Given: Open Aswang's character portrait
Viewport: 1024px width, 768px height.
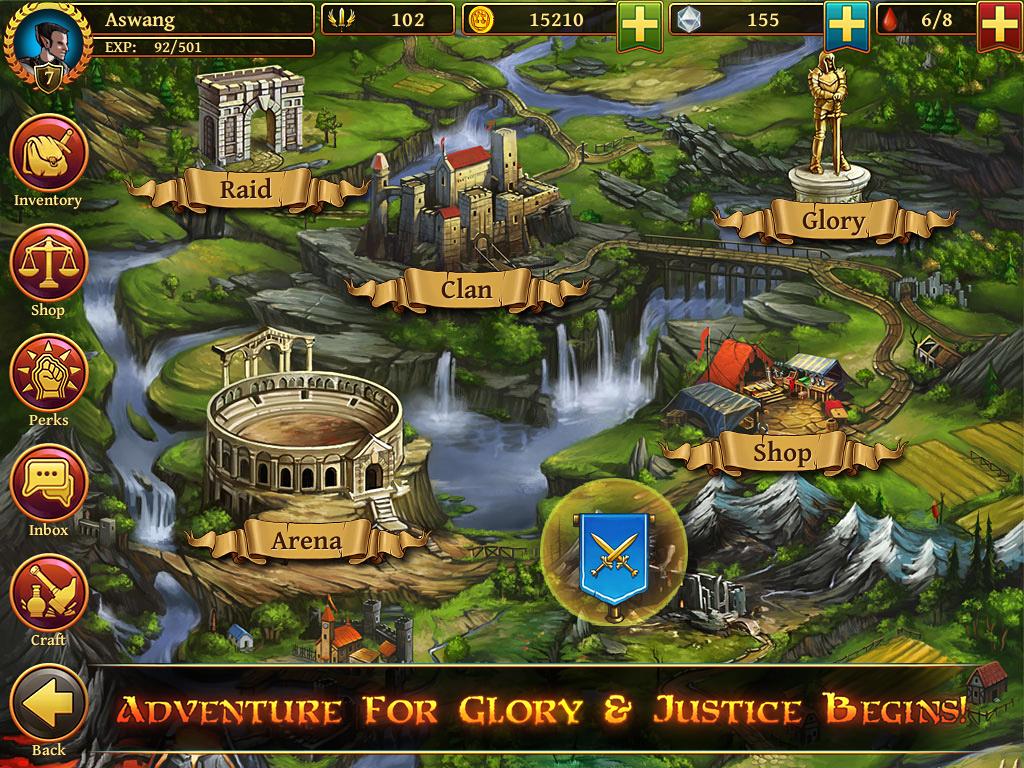Looking at the screenshot, I should click(41, 38).
